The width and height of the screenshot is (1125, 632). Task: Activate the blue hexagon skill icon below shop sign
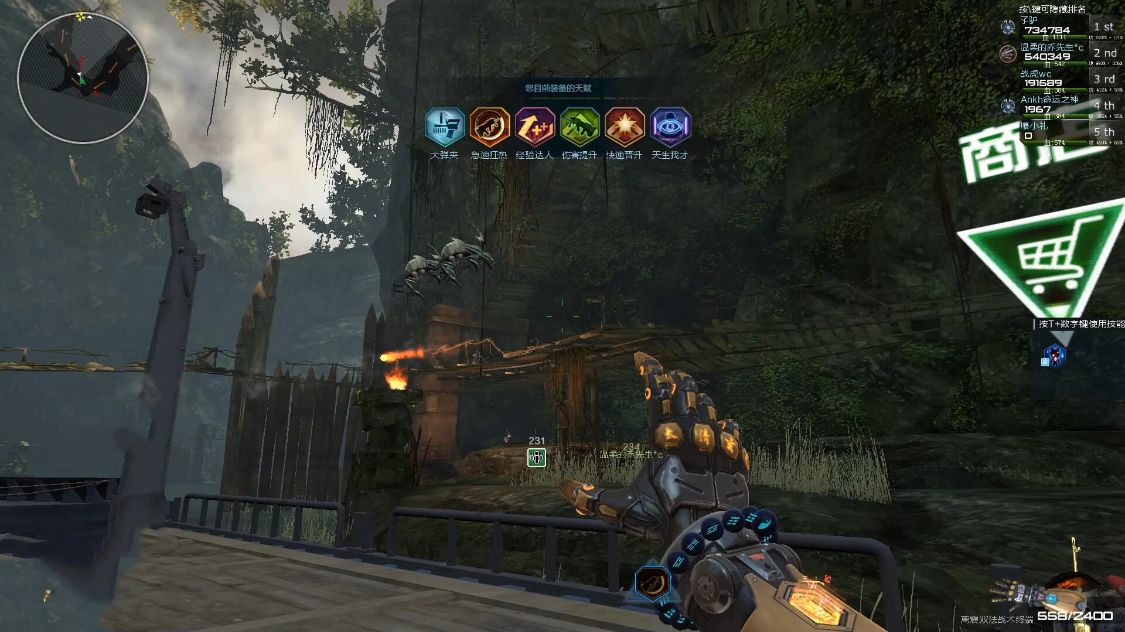(x=1054, y=354)
